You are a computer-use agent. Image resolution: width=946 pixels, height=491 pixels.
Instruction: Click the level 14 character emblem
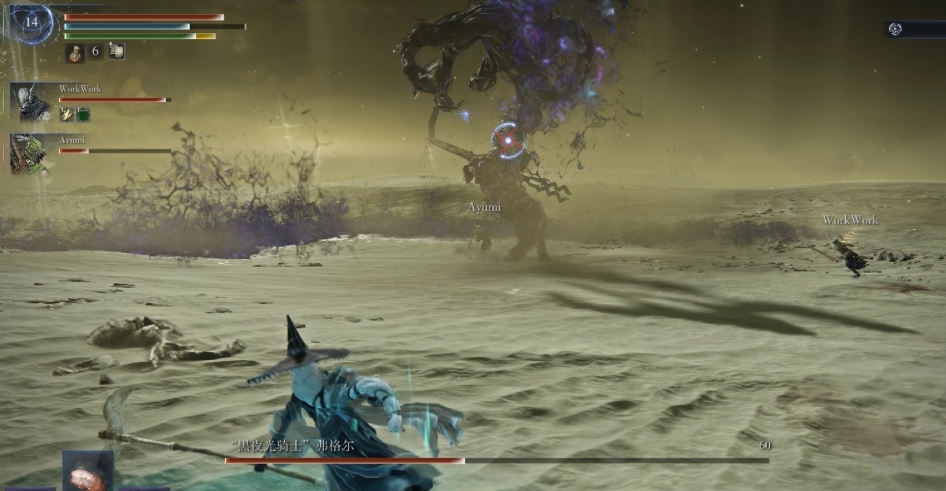31,22
